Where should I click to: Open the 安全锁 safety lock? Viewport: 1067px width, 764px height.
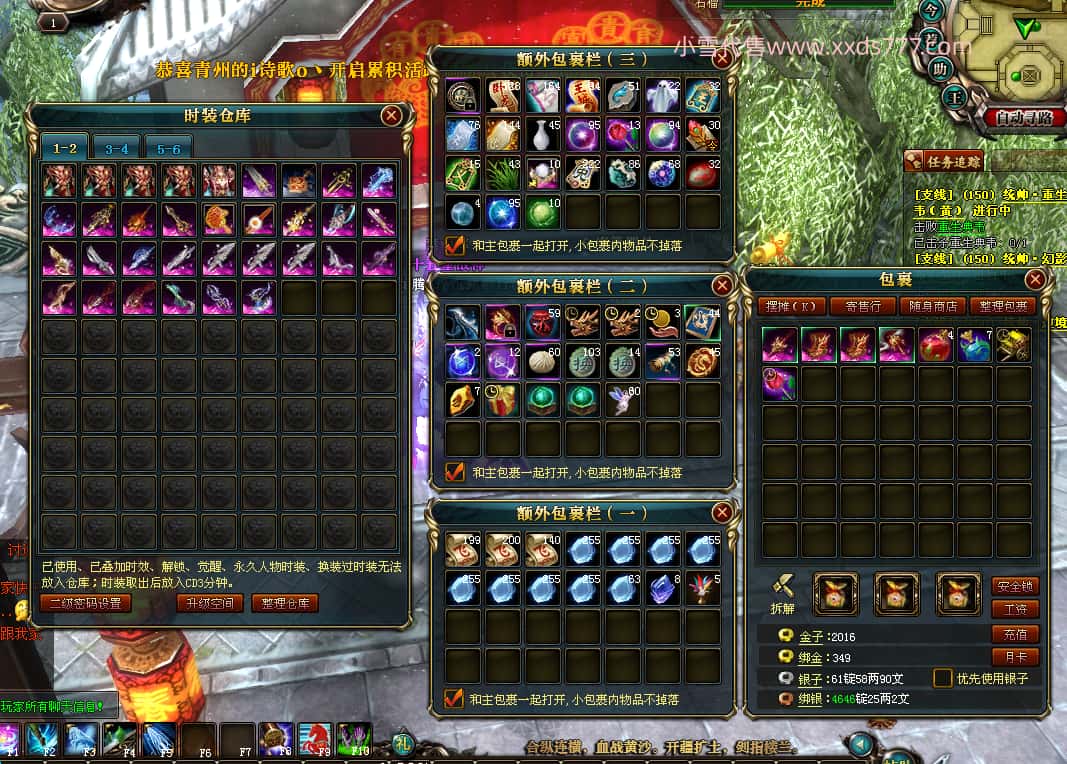click(x=1014, y=585)
